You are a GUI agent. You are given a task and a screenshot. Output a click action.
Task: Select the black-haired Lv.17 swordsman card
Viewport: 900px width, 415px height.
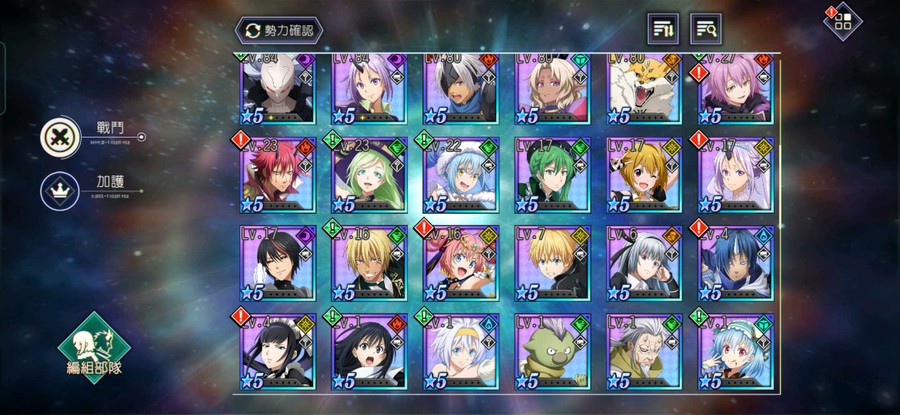pyautogui.click(x=278, y=262)
